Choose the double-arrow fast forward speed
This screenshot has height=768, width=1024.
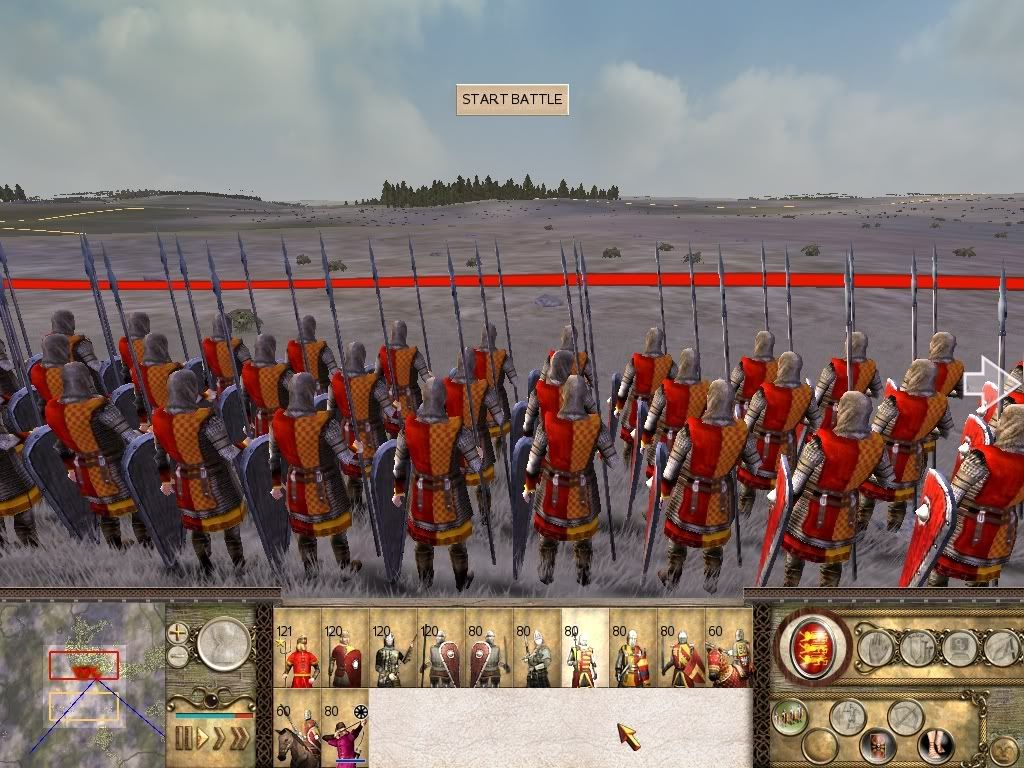(x=218, y=739)
